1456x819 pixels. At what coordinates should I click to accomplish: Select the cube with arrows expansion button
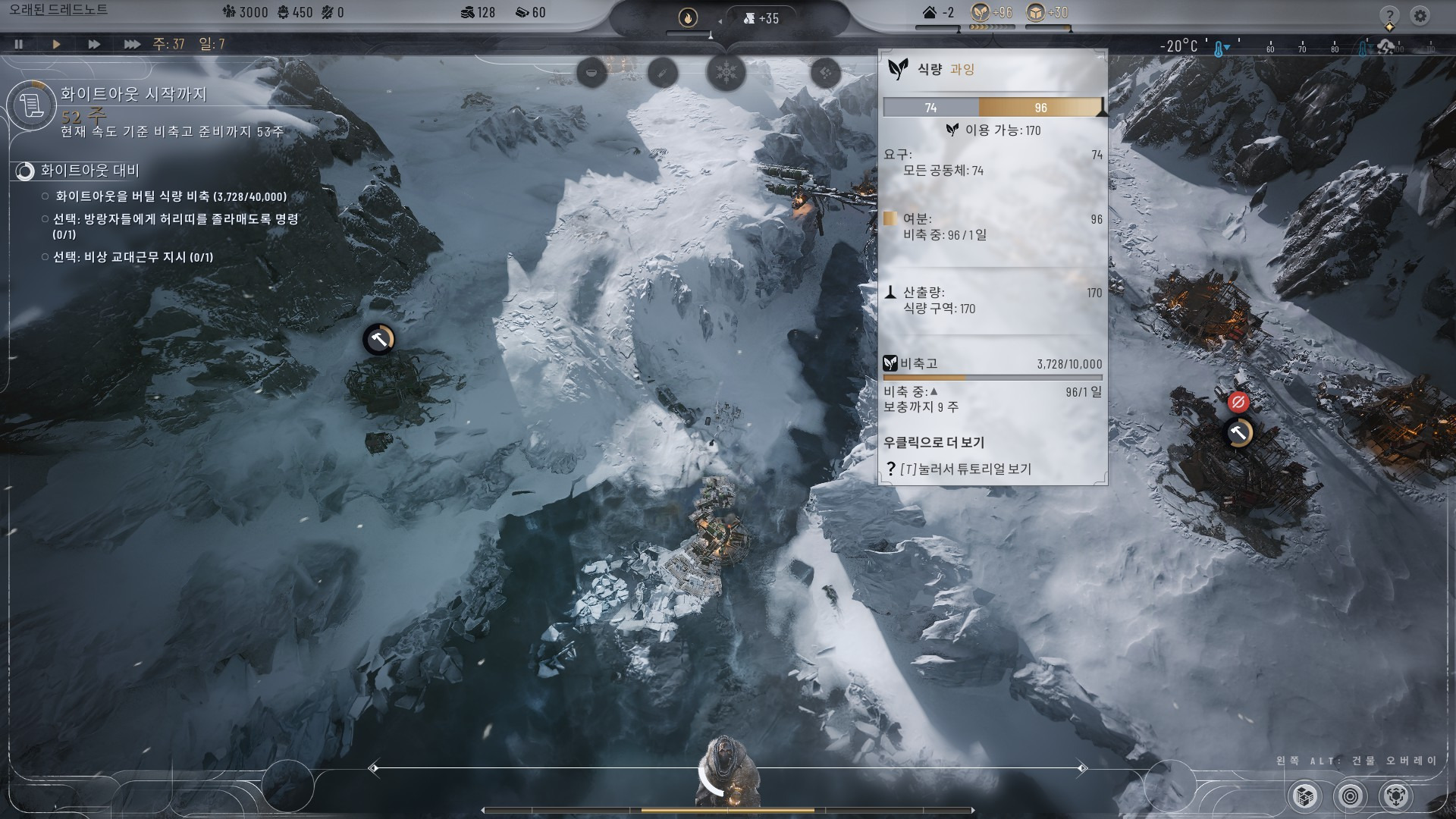1395,796
